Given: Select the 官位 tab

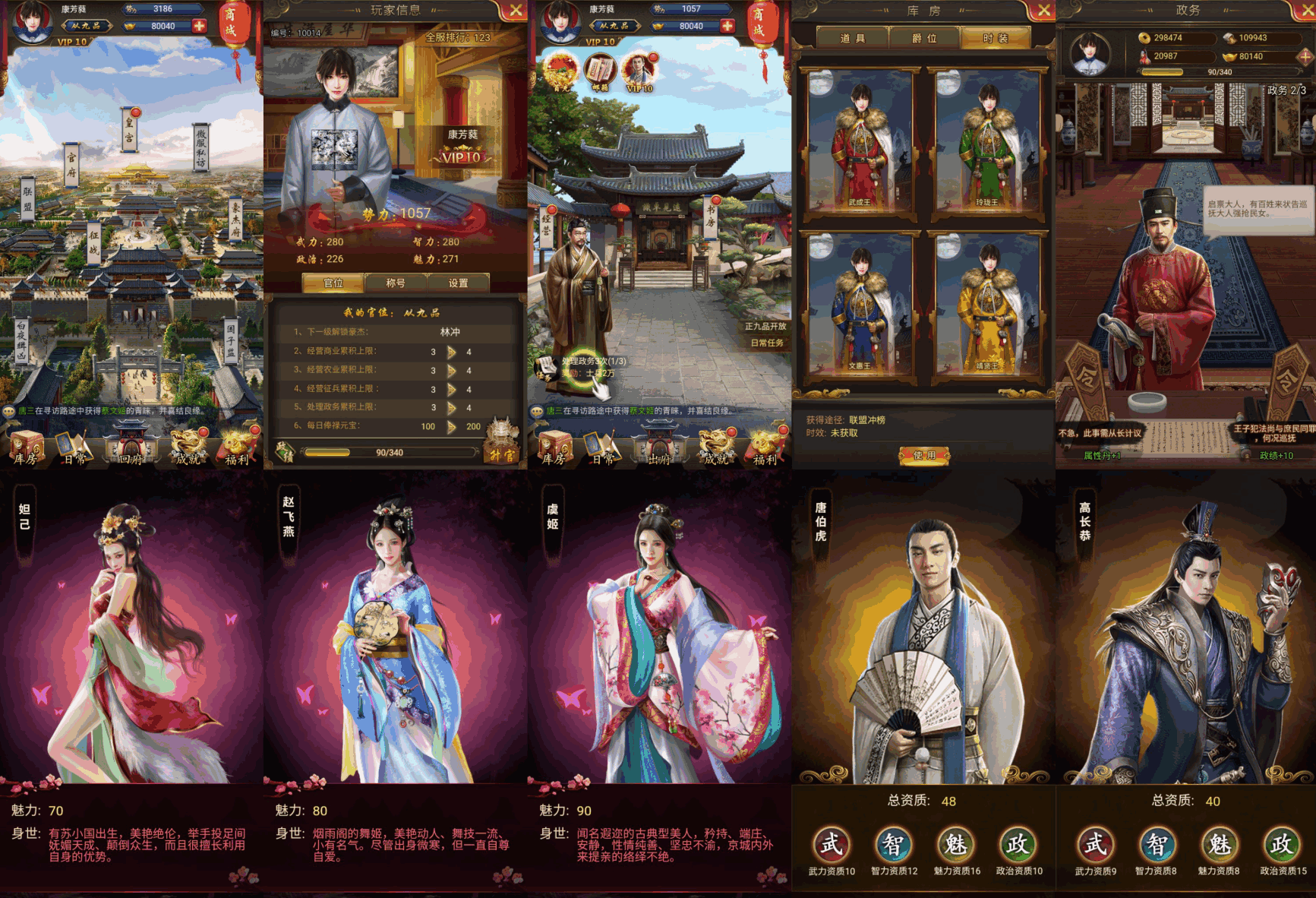Looking at the screenshot, I should [x=333, y=283].
